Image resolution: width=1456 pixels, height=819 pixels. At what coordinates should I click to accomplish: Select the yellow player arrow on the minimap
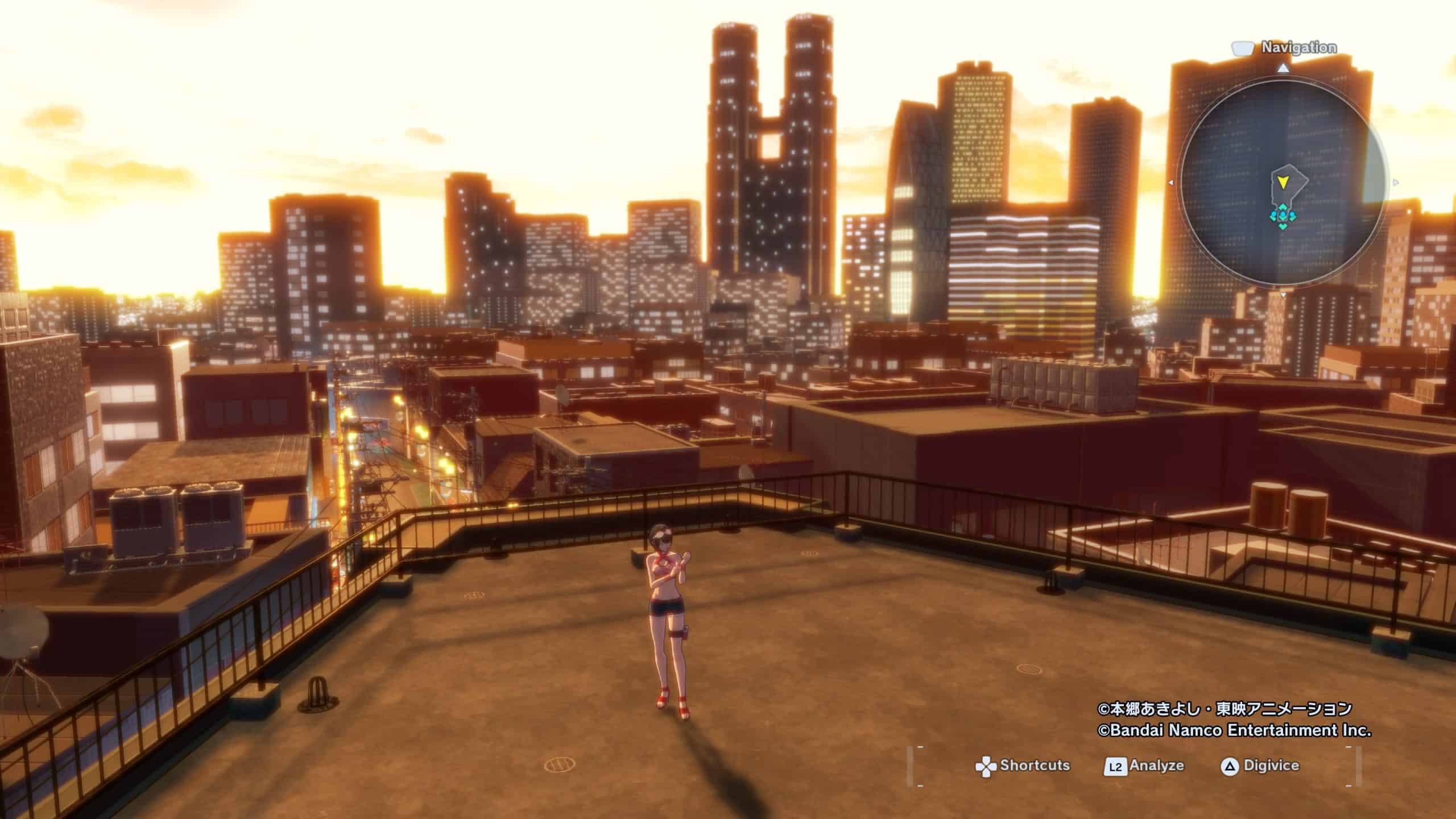click(1282, 183)
